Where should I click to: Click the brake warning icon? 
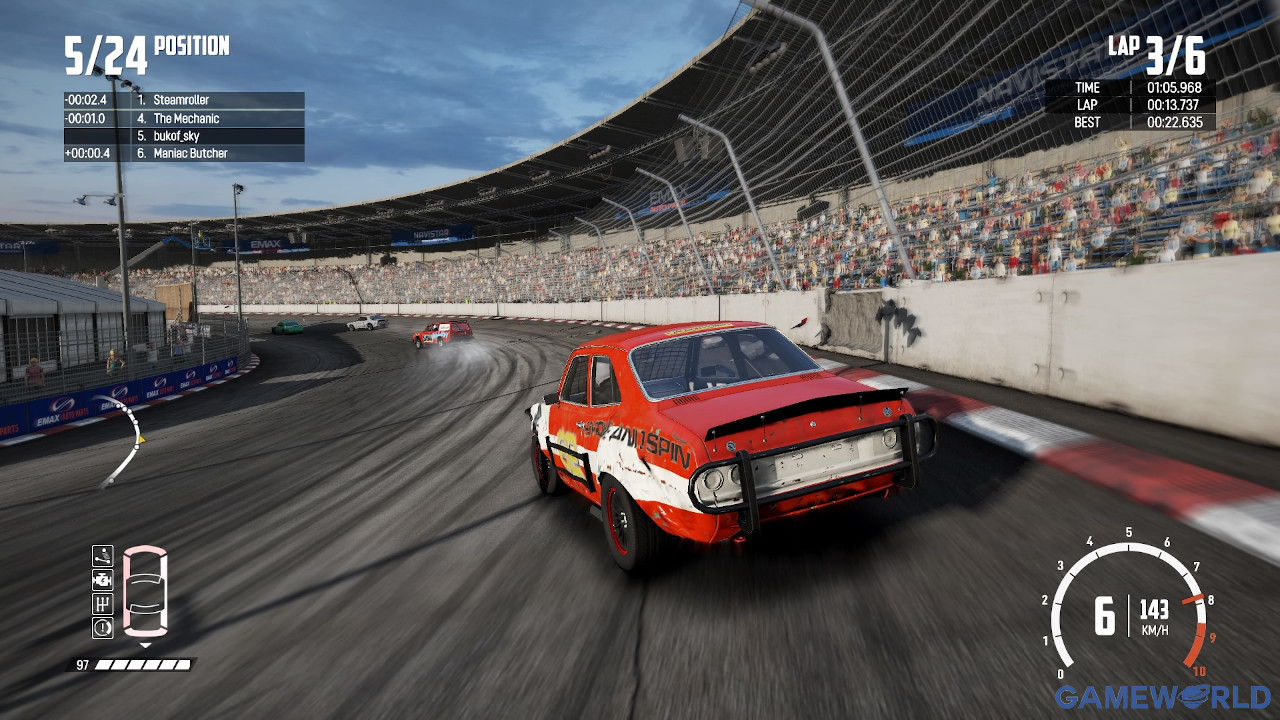click(102, 628)
